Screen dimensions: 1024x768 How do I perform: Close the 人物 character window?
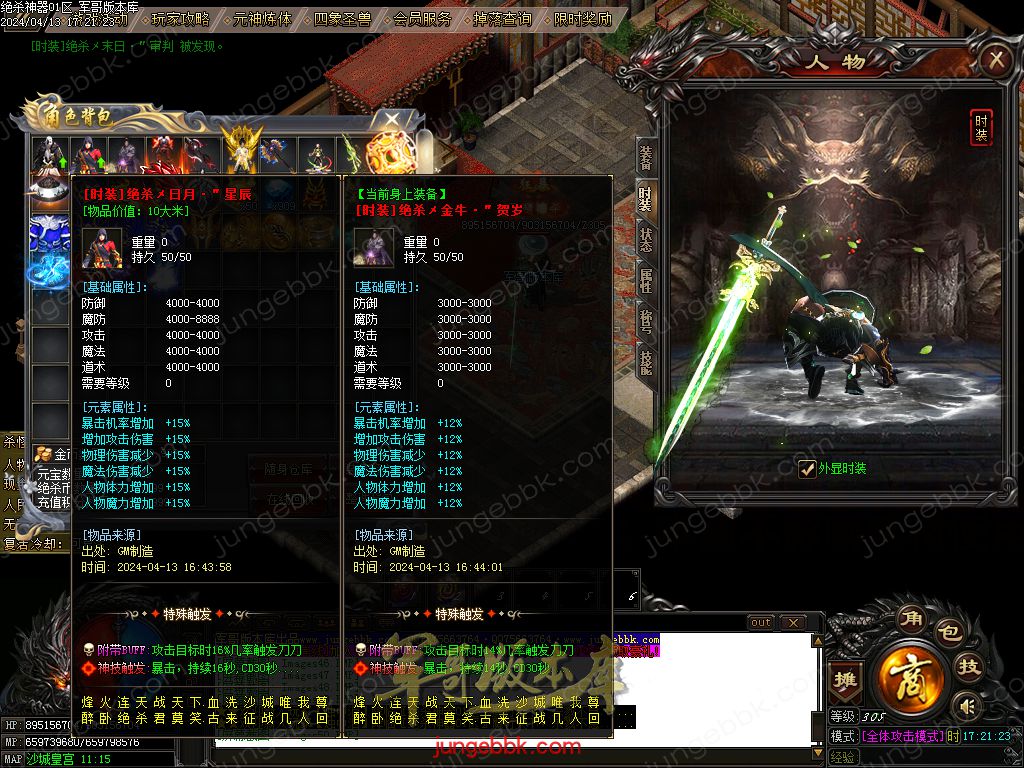(x=995, y=61)
